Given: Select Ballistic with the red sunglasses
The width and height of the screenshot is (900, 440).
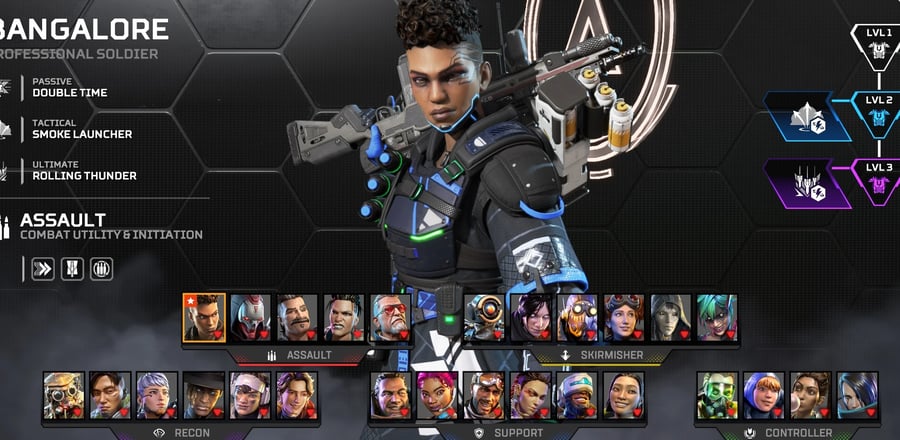Looking at the screenshot, I should pyautogui.click(x=391, y=317).
